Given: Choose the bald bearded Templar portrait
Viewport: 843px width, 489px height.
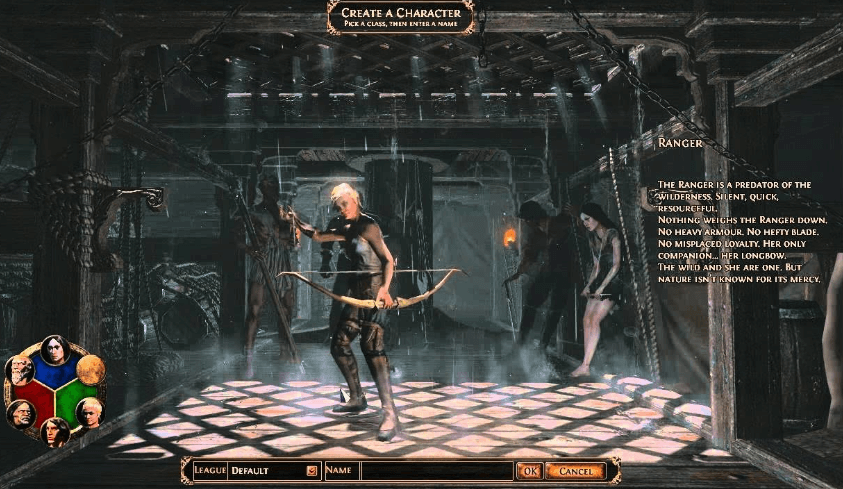Looking at the screenshot, I should click(x=20, y=371).
